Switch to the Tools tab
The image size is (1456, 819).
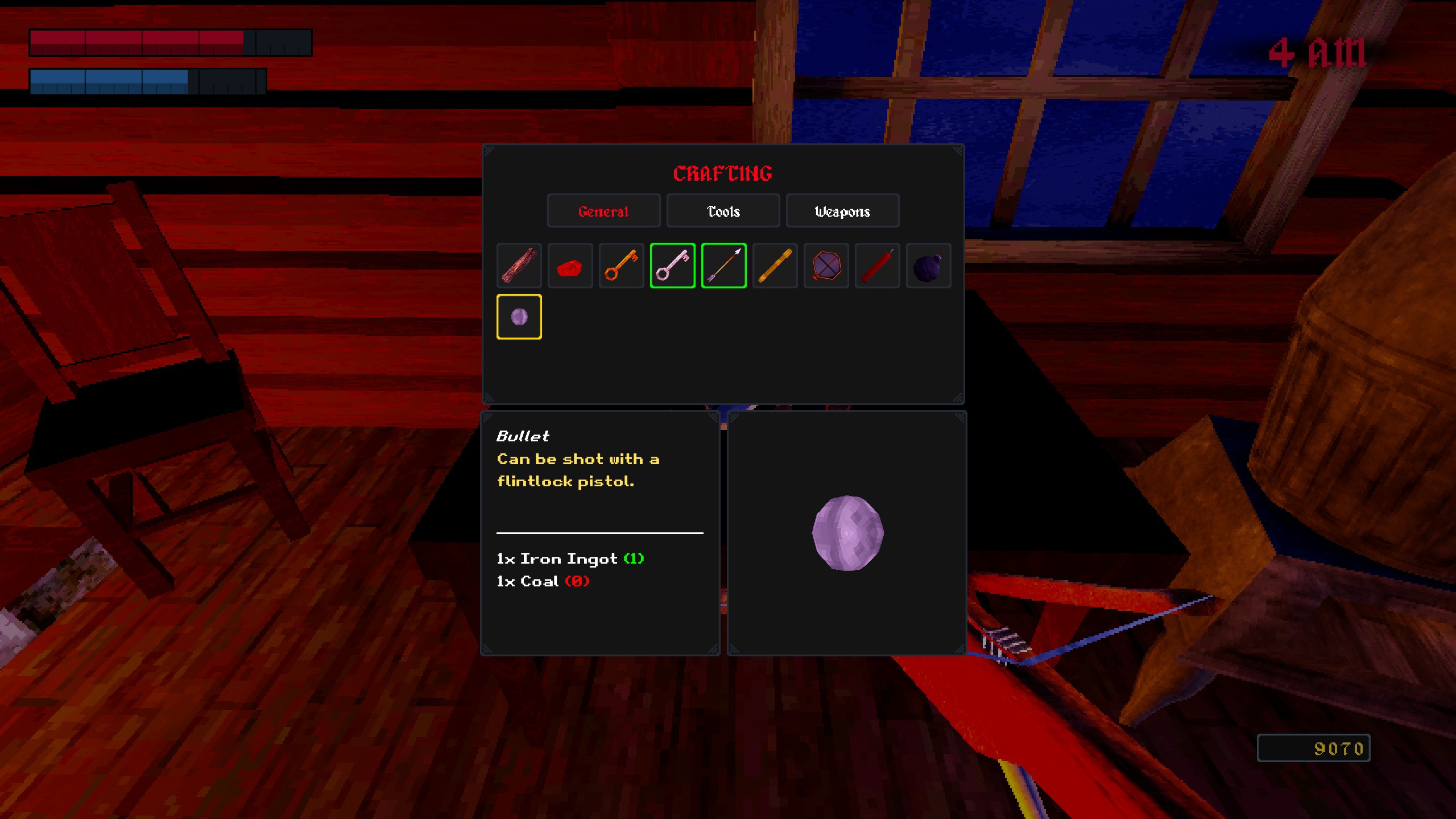723,211
